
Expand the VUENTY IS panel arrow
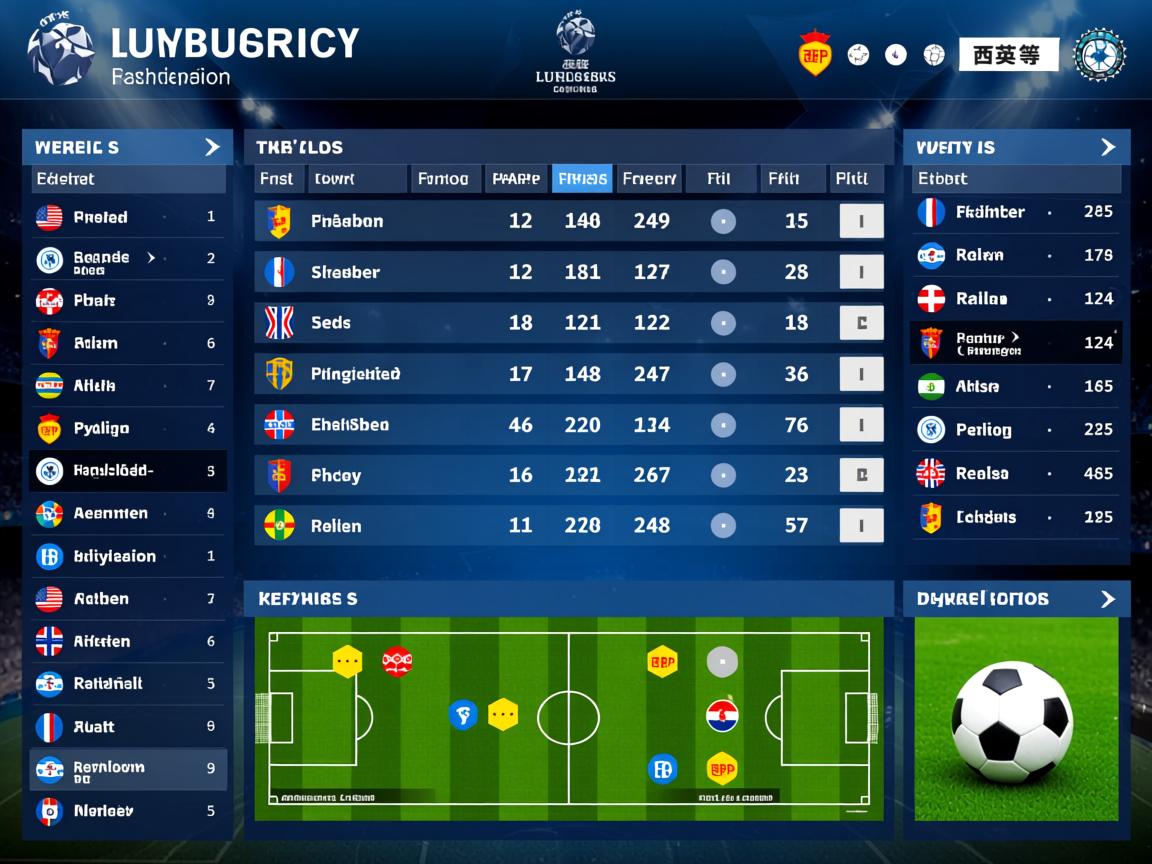(x=1107, y=147)
